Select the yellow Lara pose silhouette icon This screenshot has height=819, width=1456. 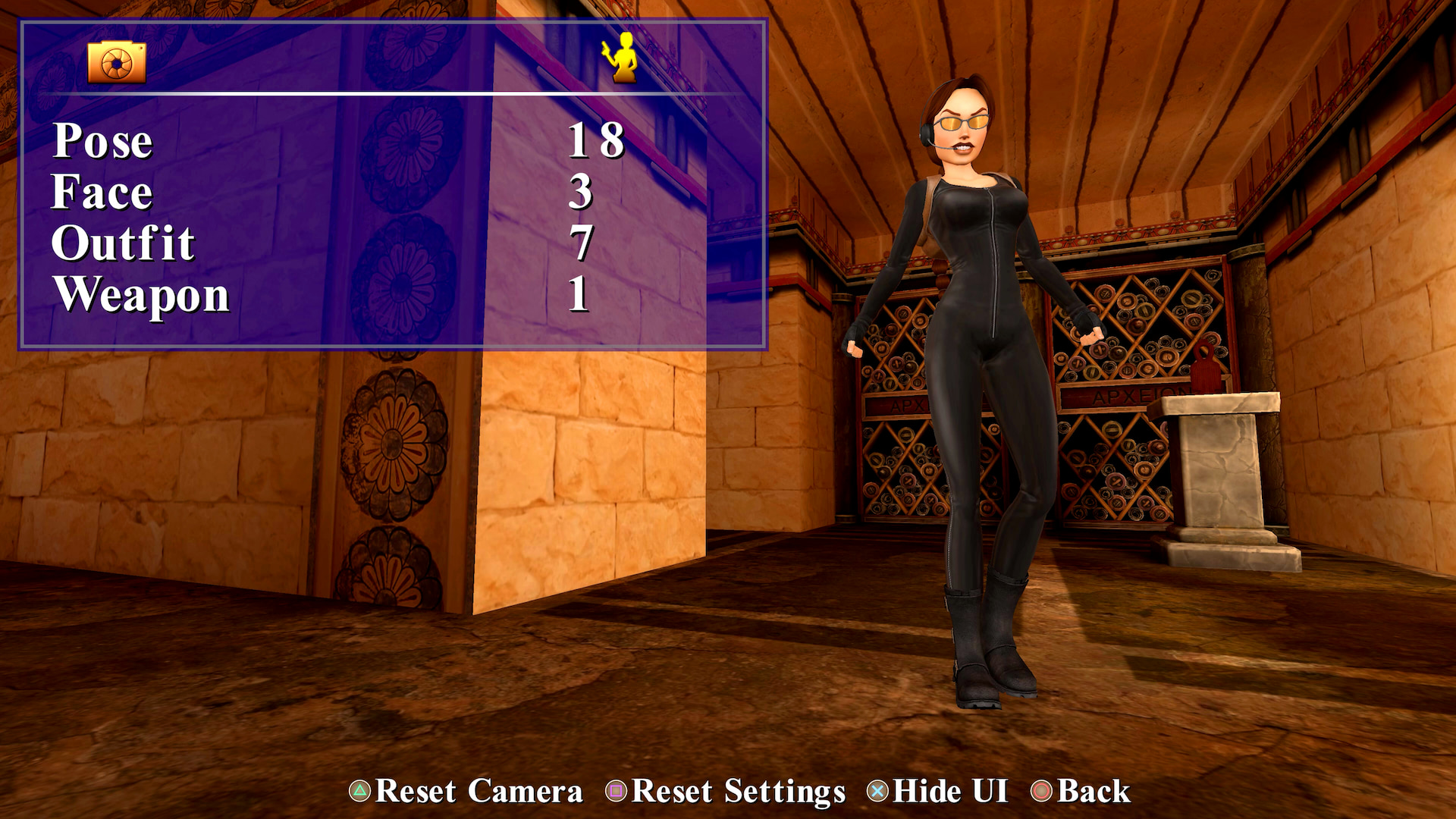[x=622, y=58]
